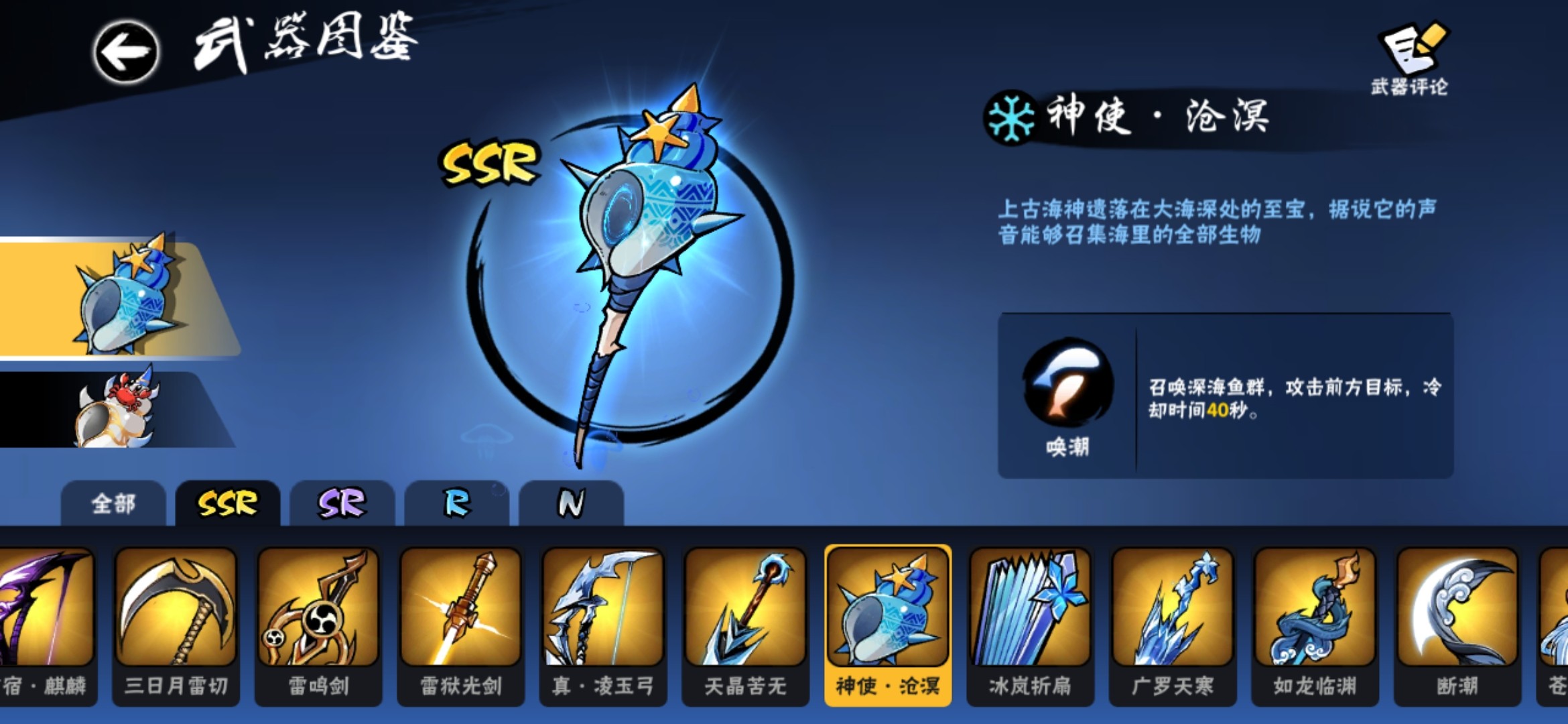Open the 武器评论 weapon comments
This screenshot has height=724, width=1568.
(x=1411, y=58)
